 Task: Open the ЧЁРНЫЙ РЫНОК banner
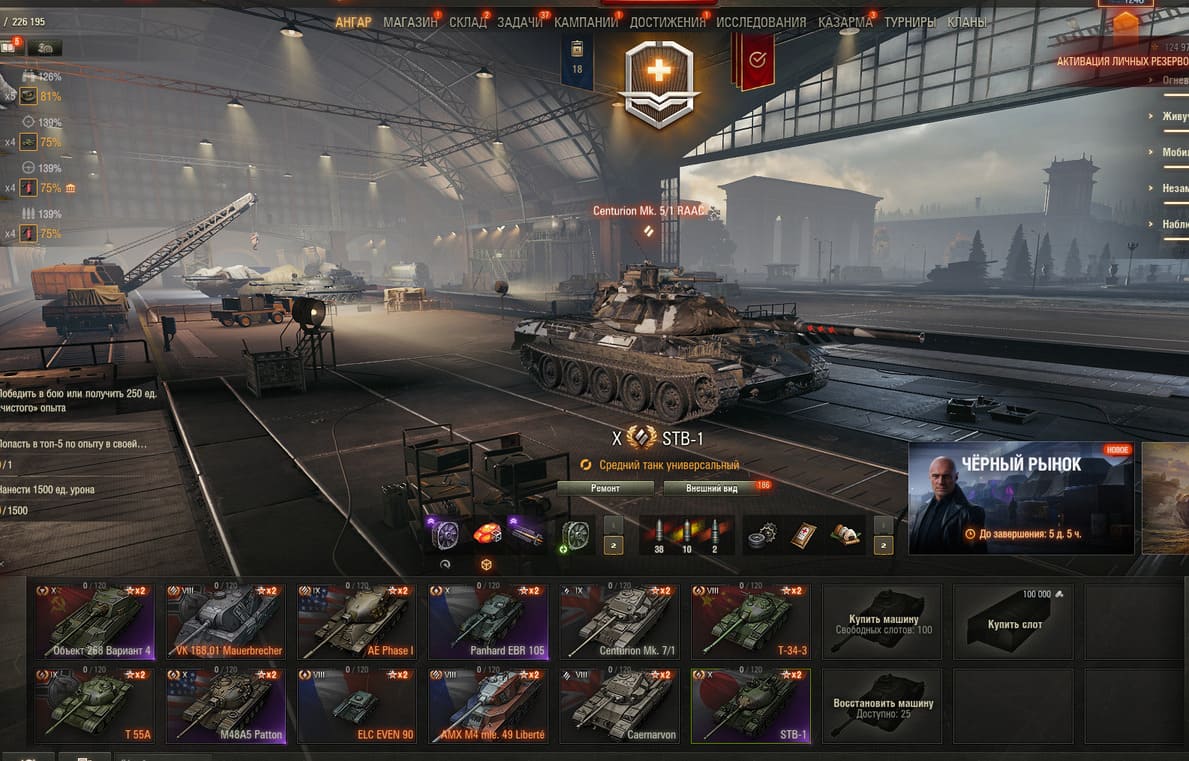coord(1021,498)
